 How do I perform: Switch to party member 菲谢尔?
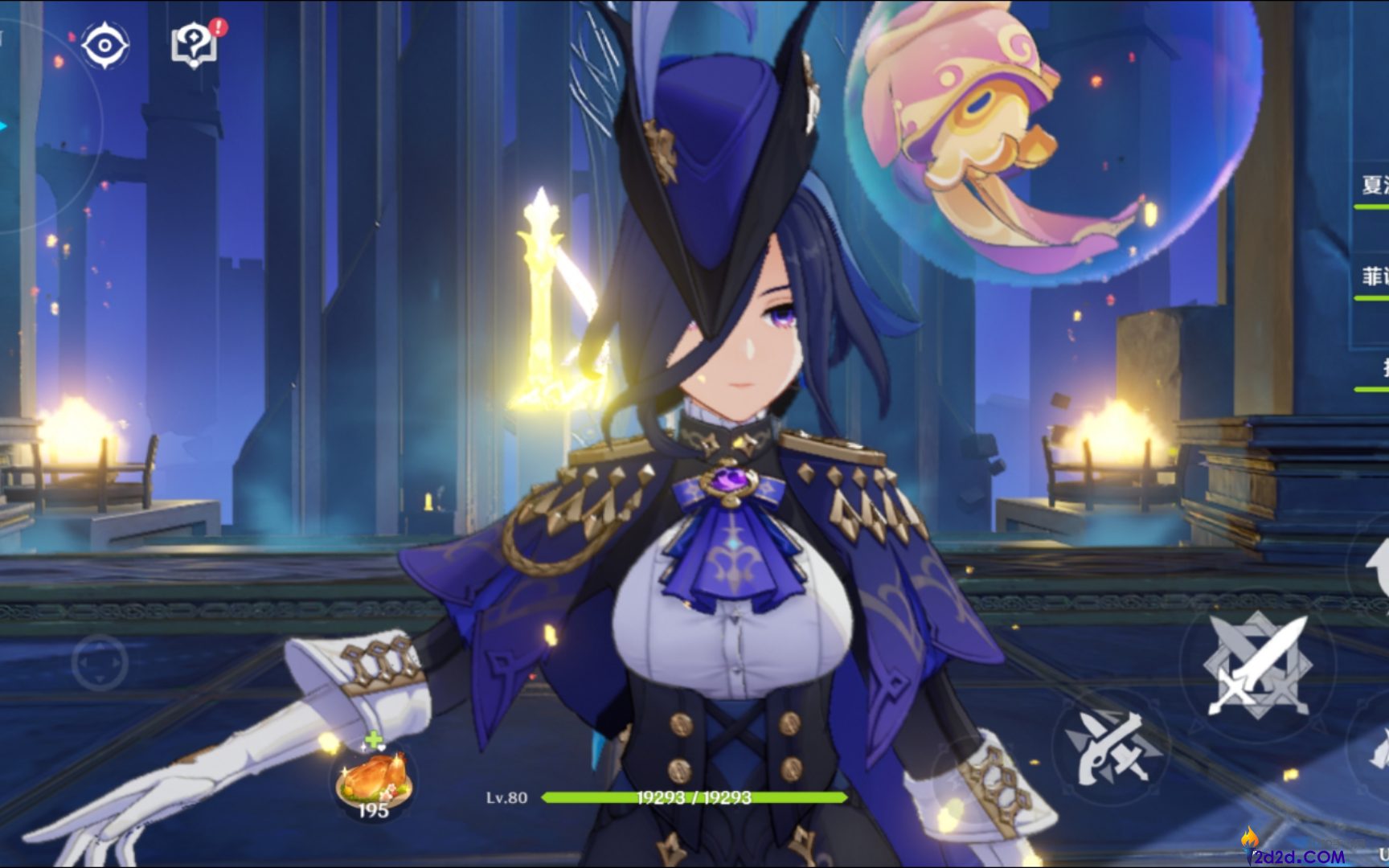(1374, 277)
